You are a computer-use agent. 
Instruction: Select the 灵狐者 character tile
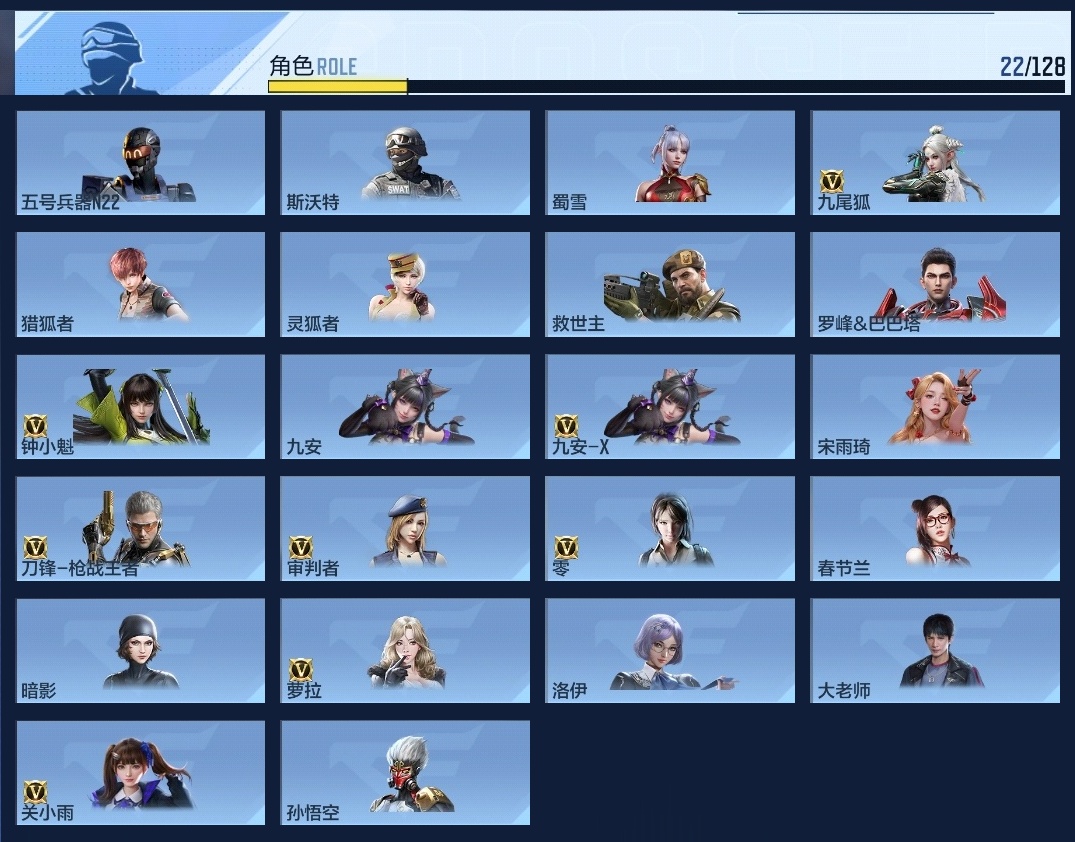click(x=405, y=284)
